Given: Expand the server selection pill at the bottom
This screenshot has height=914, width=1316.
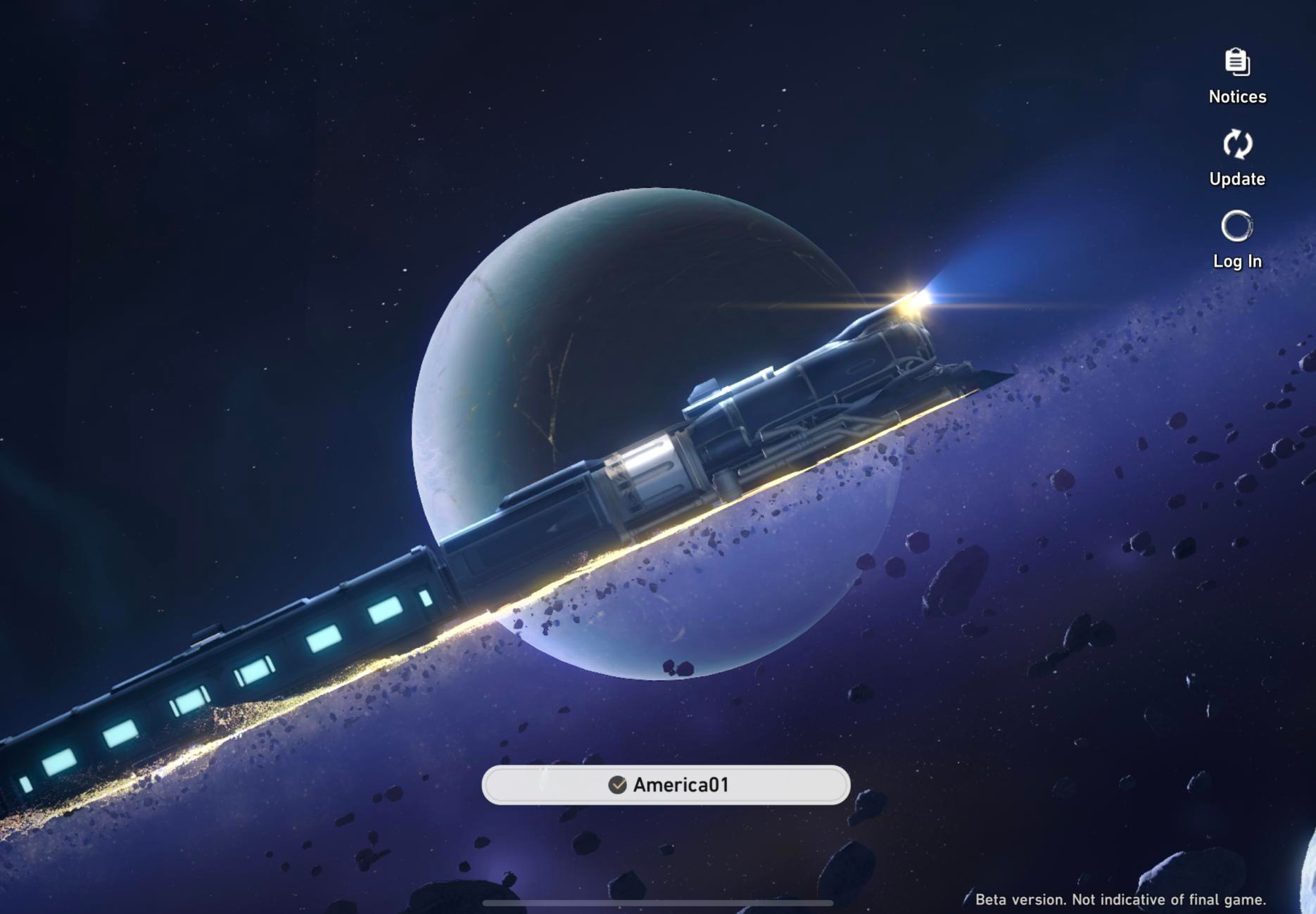Looking at the screenshot, I should 666,786.
